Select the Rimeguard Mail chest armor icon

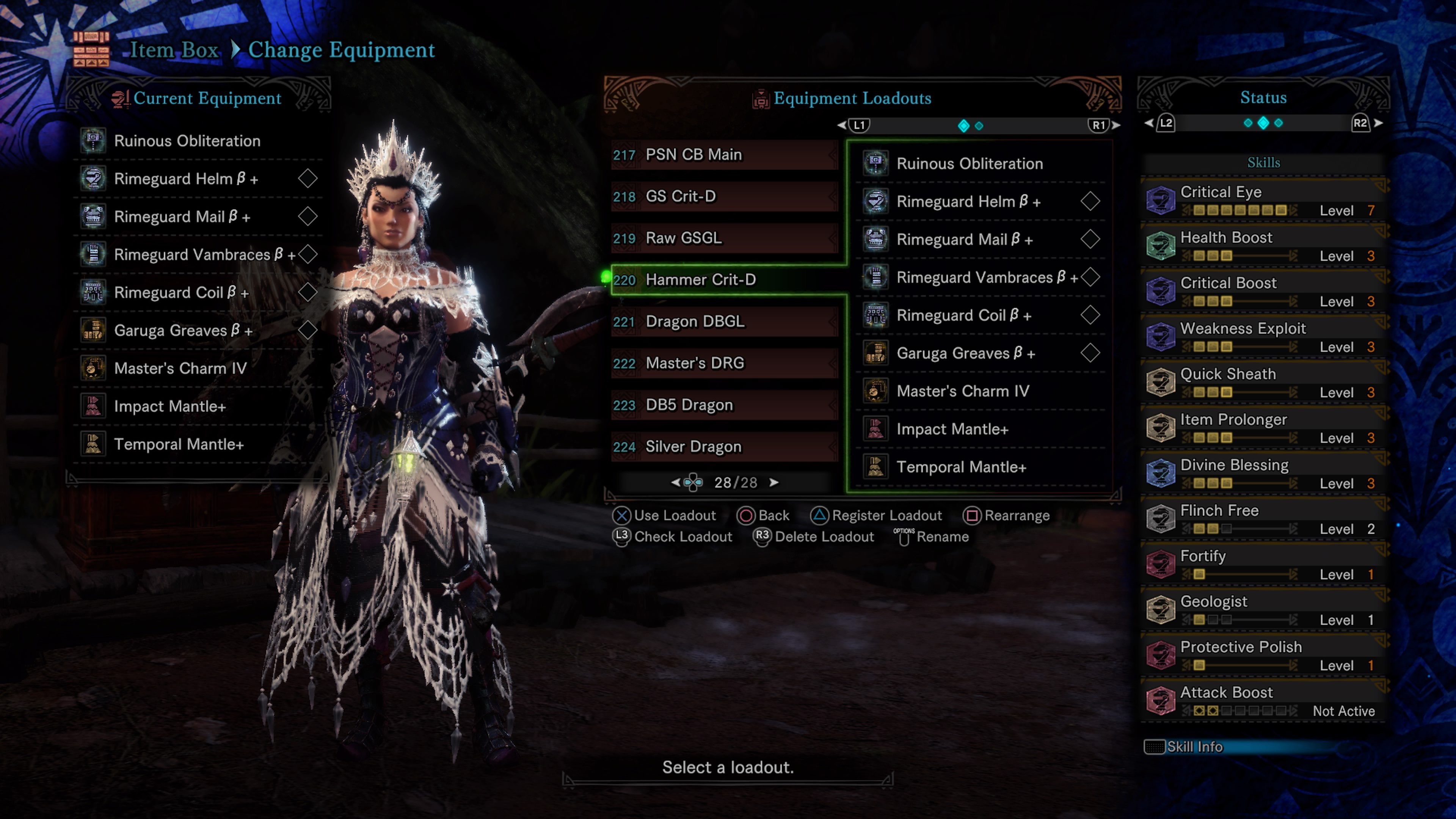click(x=94, y=217)
